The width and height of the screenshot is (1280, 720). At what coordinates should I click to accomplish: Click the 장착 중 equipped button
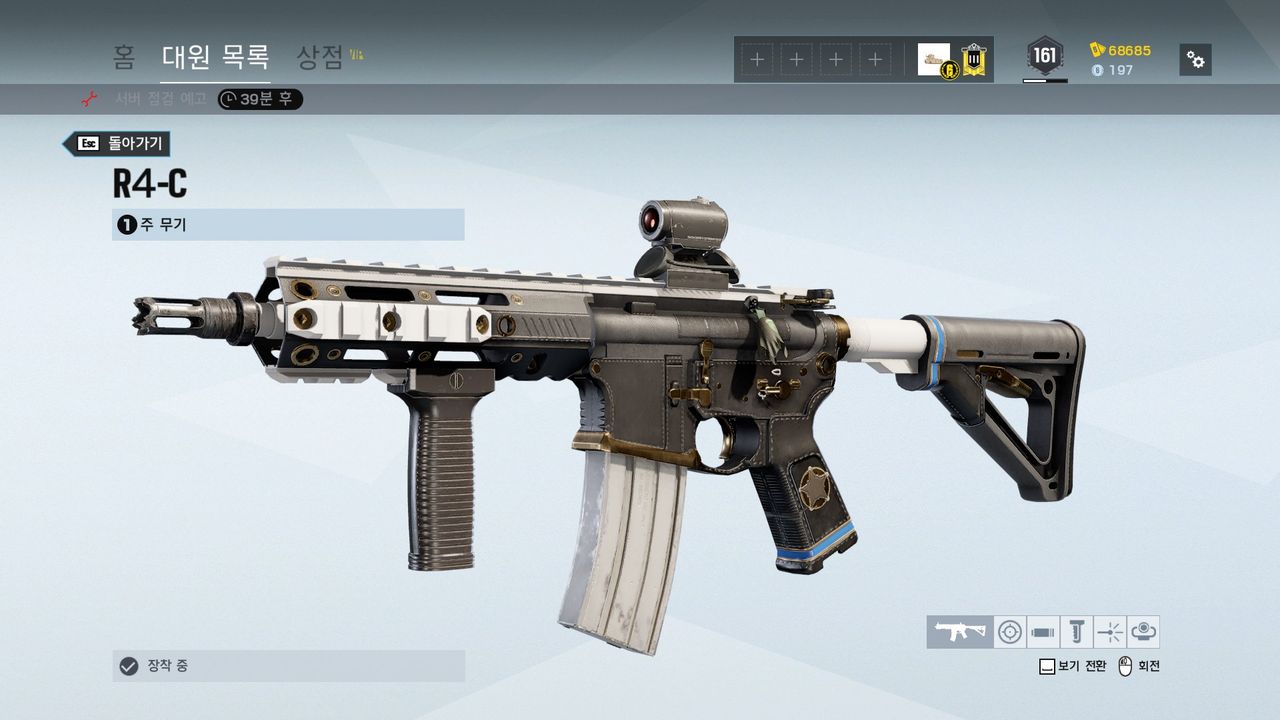pyautogui.click(x=288, y=666)
